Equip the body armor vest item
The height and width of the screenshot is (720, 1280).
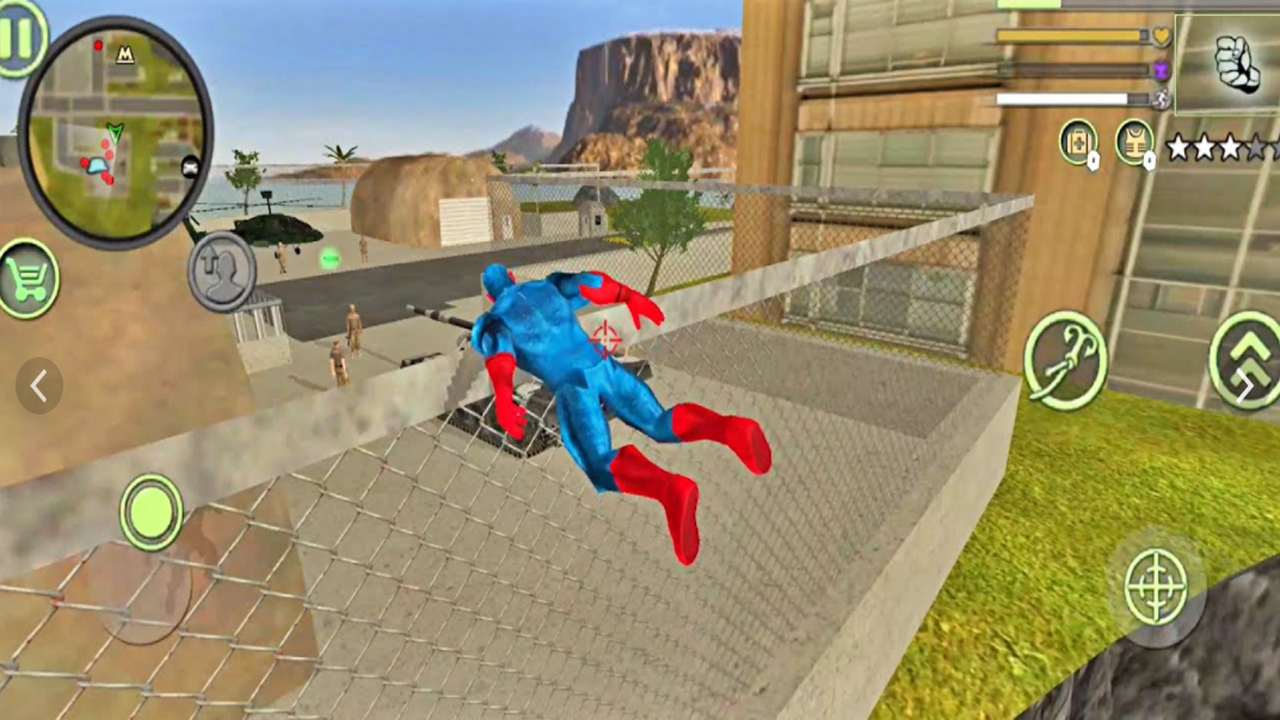tap(1135, 143)
